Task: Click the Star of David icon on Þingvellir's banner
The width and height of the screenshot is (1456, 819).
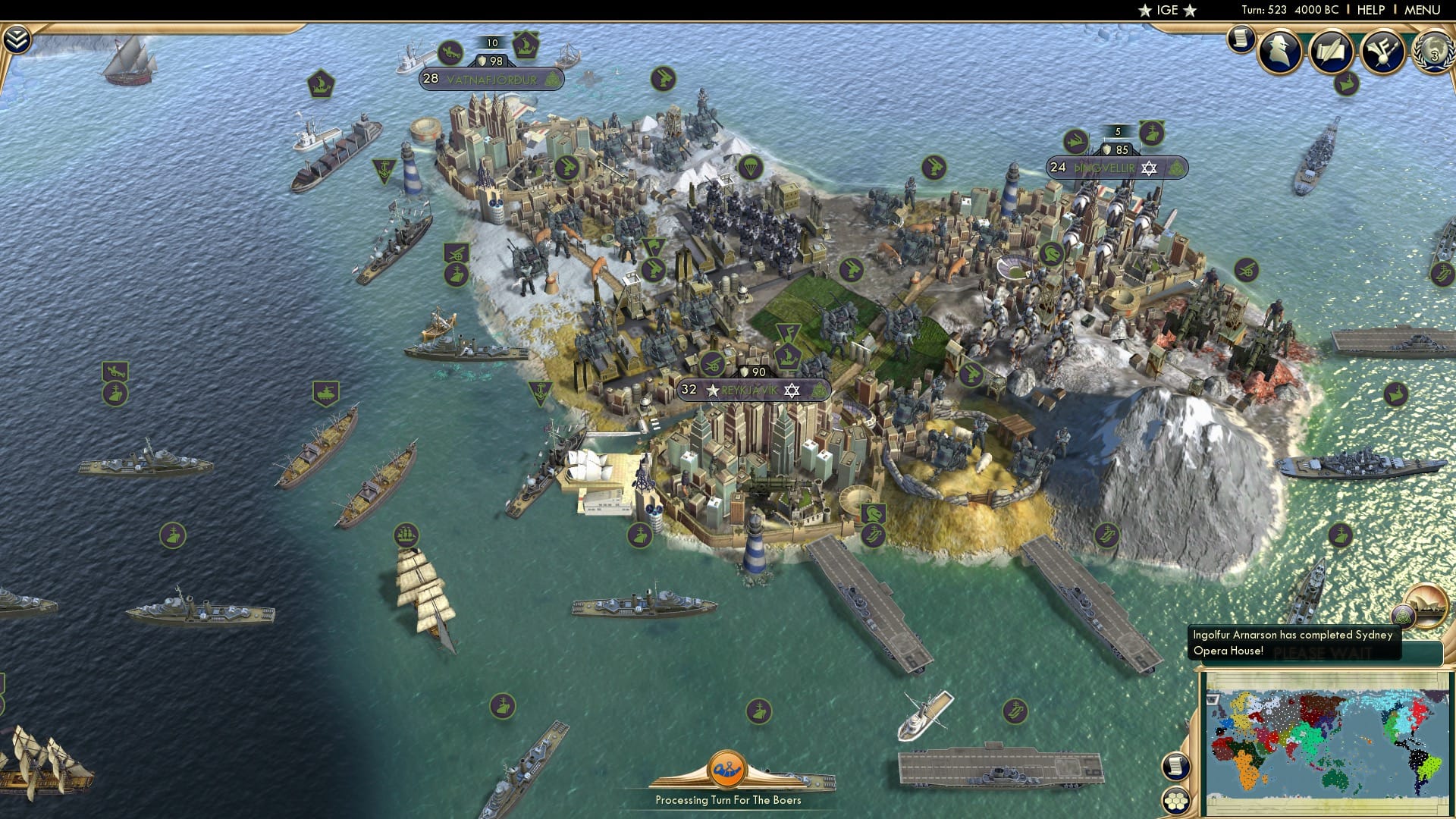Action: 1149,168
